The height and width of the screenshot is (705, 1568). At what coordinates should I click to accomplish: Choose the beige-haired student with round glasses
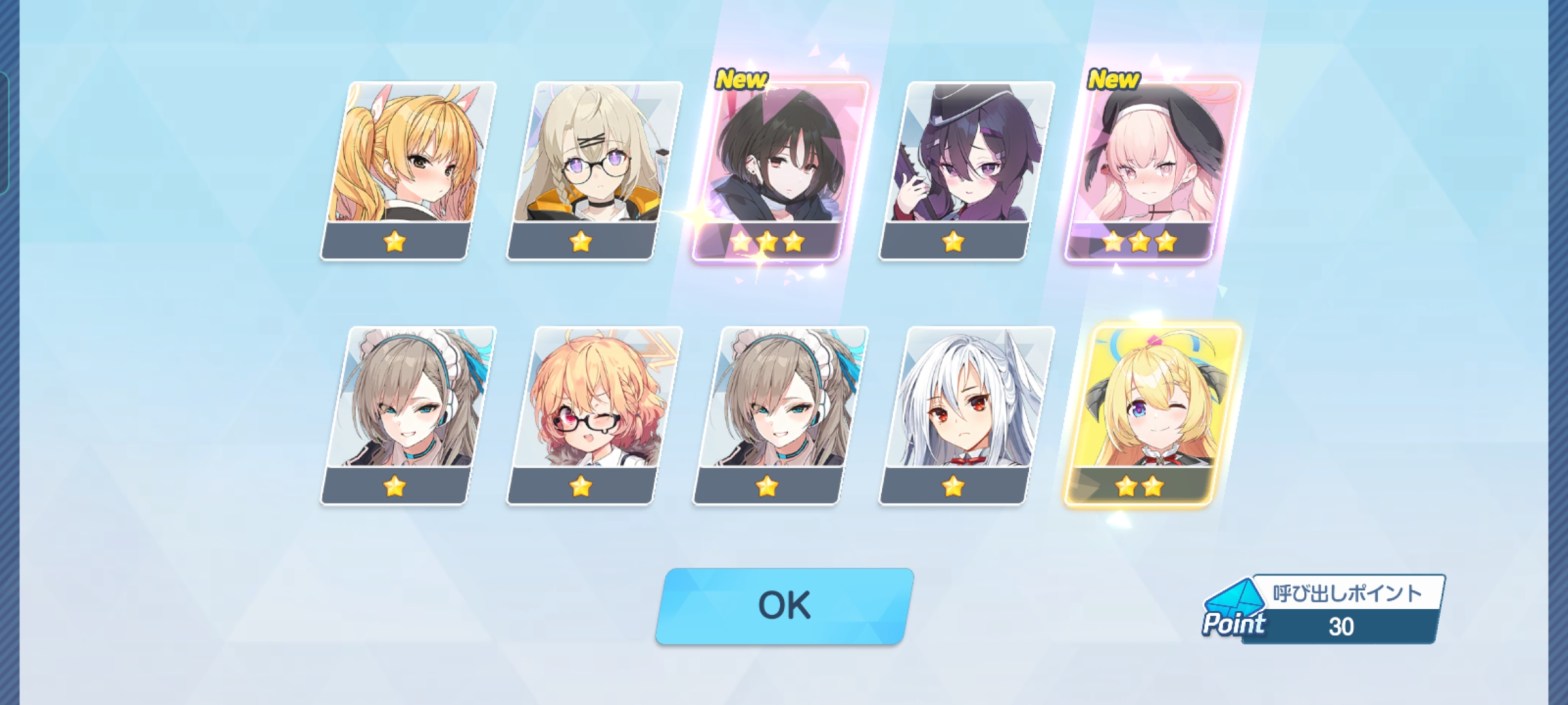tap(593, 168)
